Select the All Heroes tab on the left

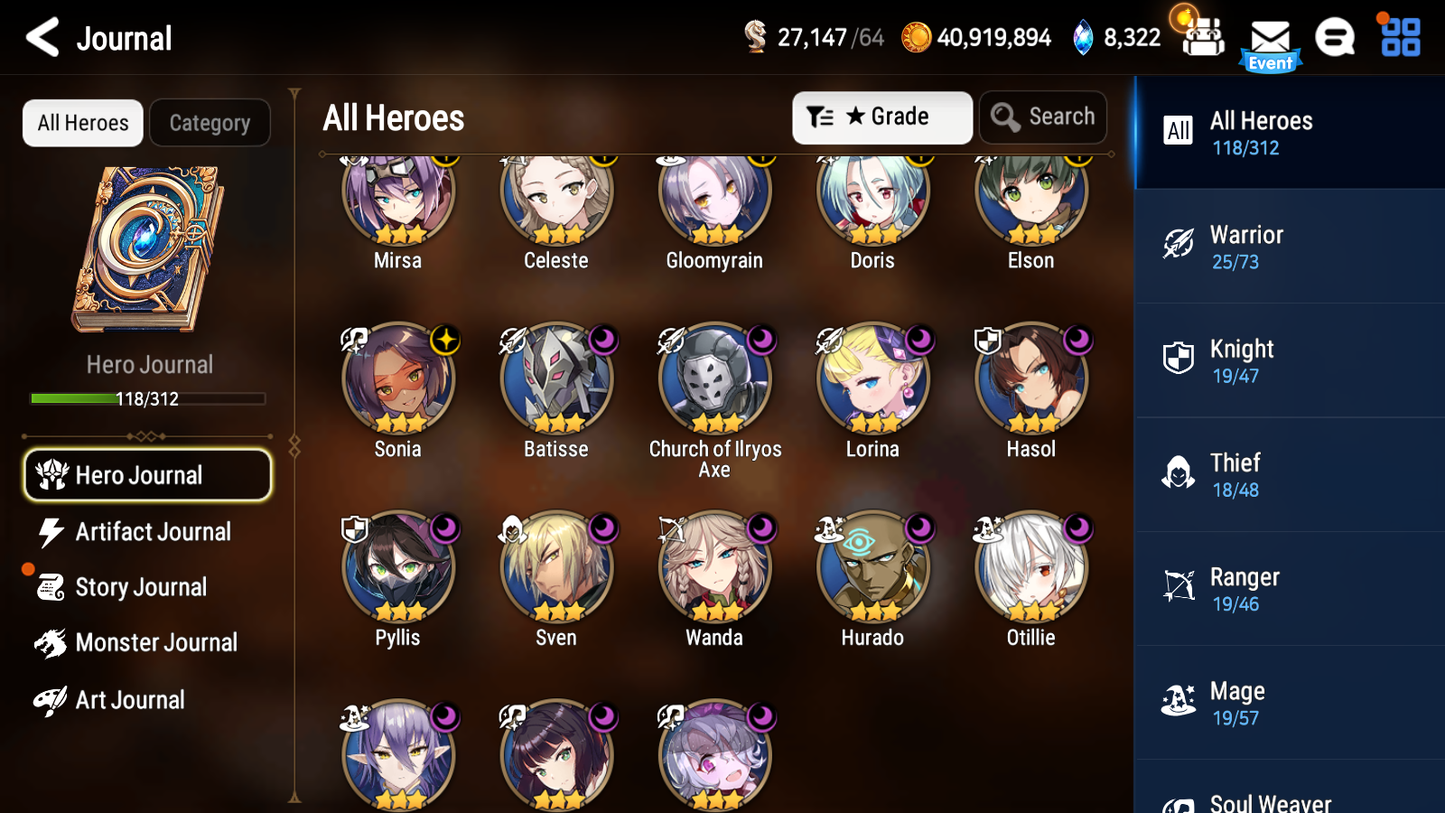[x=82, y=122]
